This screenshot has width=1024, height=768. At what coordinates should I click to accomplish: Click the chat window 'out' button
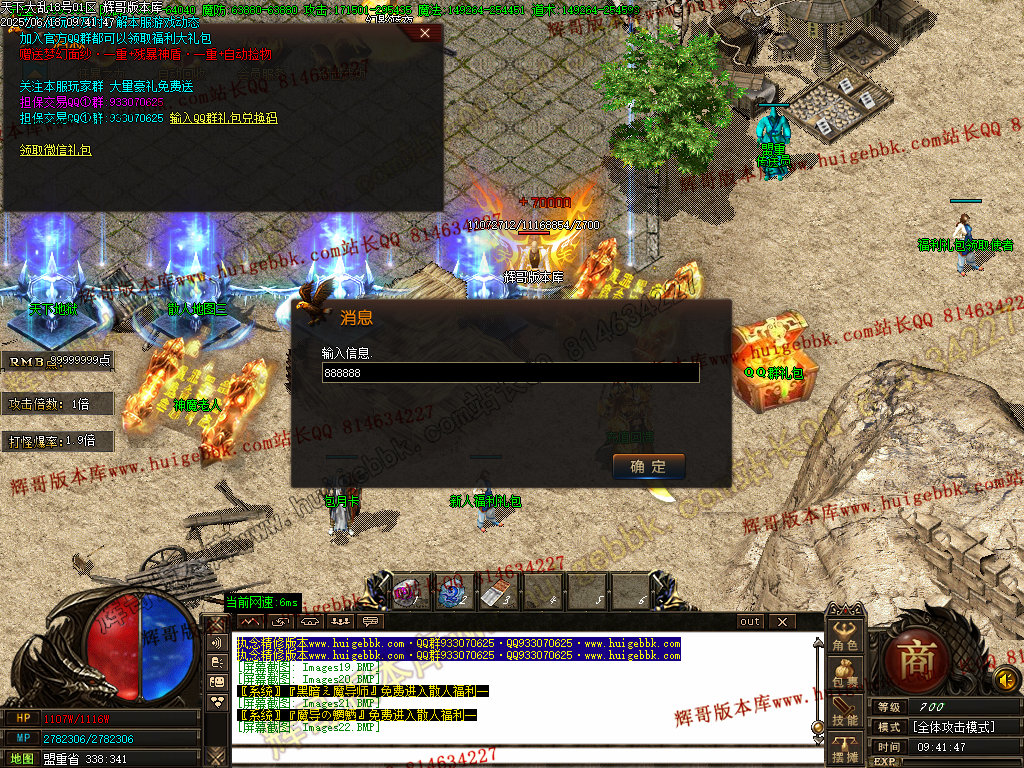pyautogui.click(x=750, y=621)
